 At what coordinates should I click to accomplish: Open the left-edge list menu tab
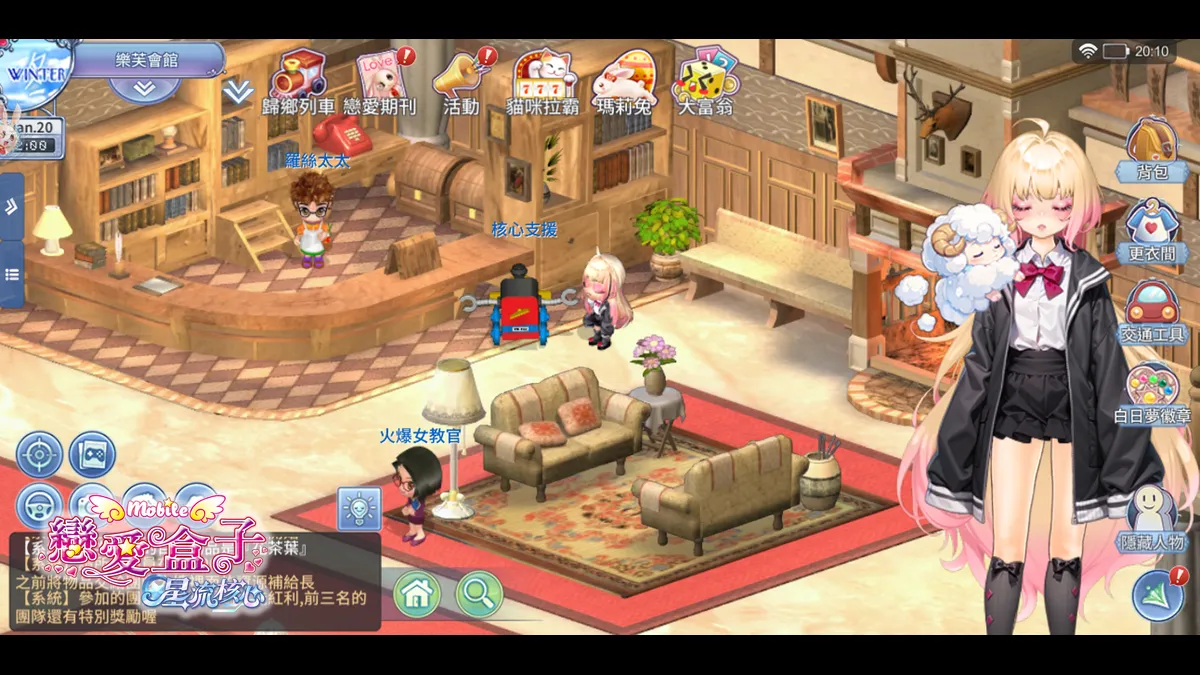(x=11, y=274)
